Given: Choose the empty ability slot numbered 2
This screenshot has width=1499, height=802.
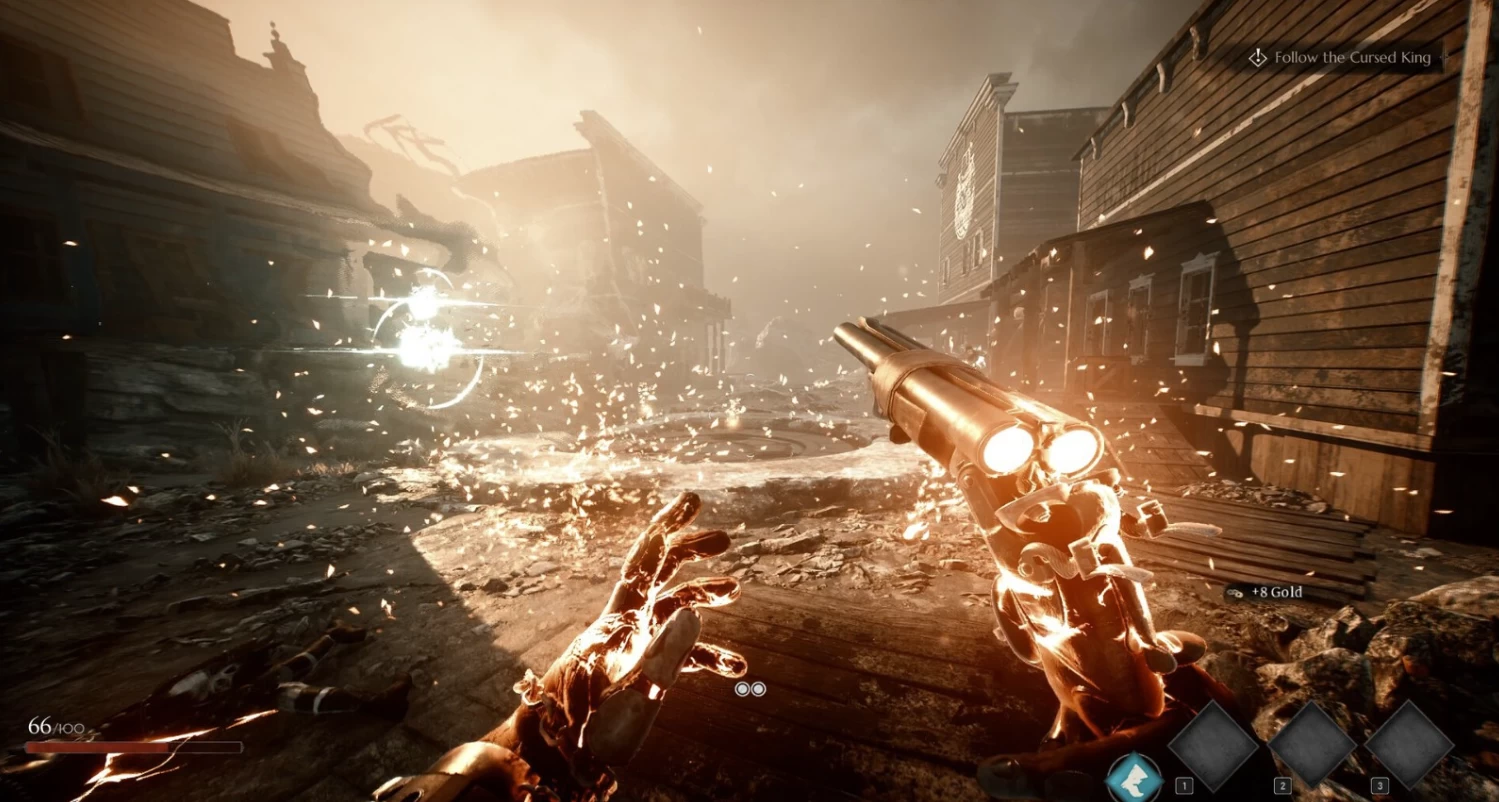Looking at the screenshot, I should [1311, 744].
